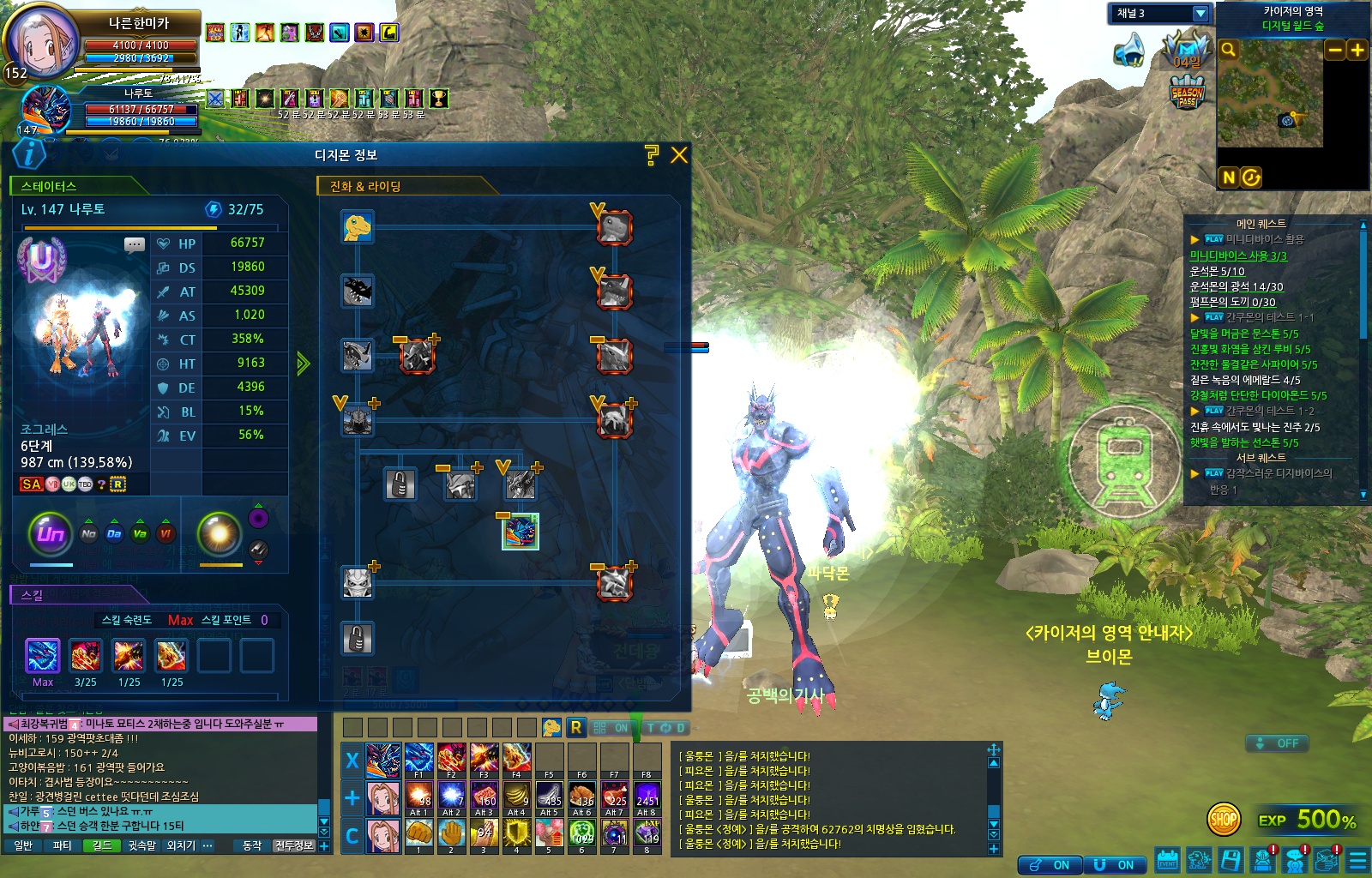The width and height of the screenshot is (1372, 878).
Task: Open the megaphone announcement icon
Action: pos(1130,51)
